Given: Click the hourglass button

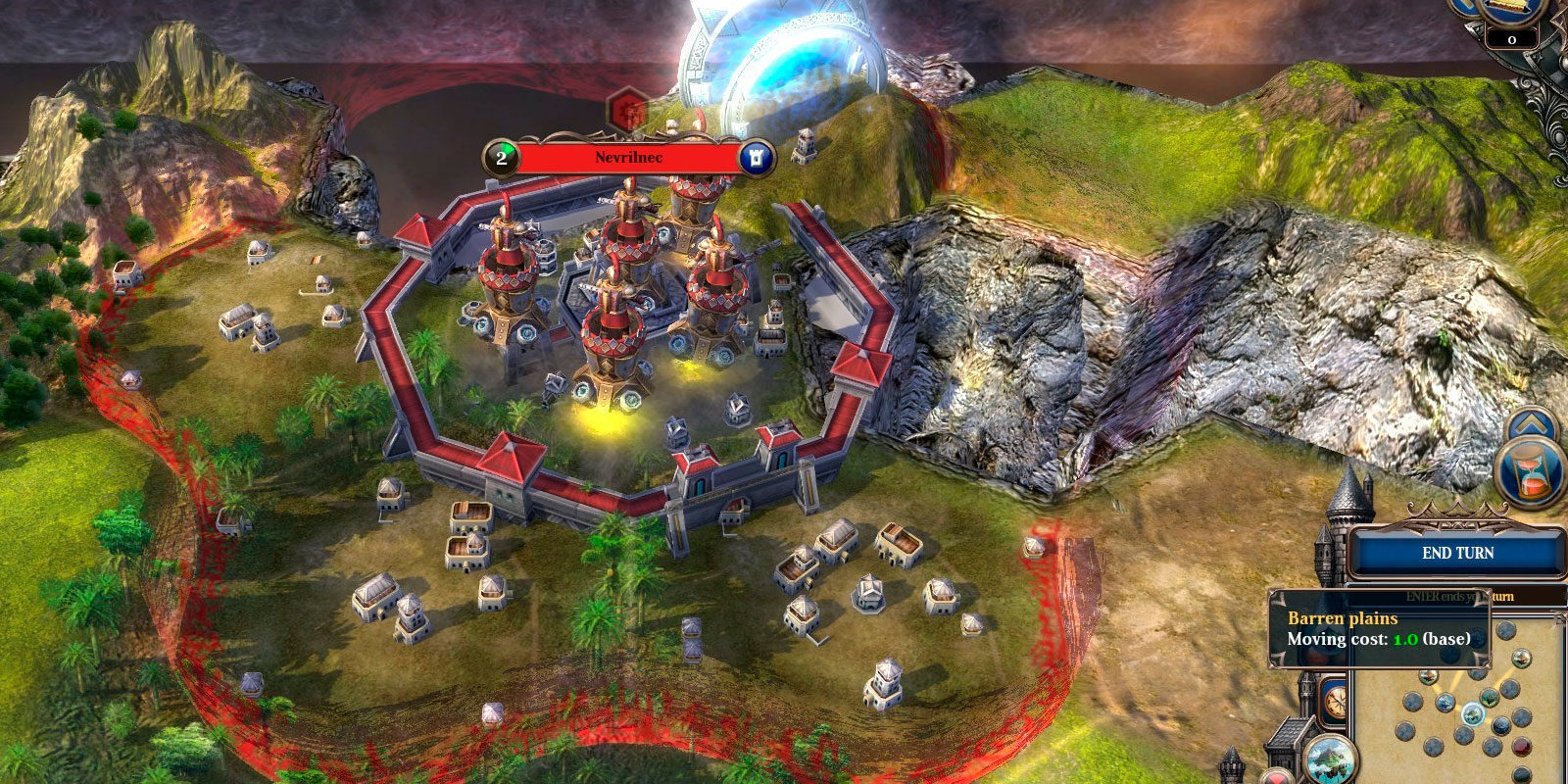Looking at the screenshot, I should click(1533, 473).
